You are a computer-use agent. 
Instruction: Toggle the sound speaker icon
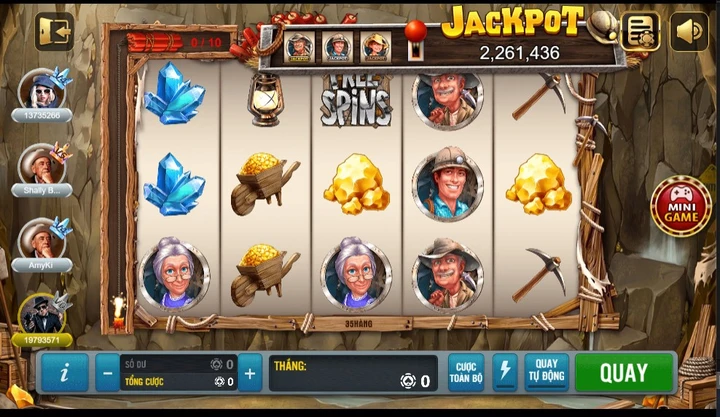[689, 31]
